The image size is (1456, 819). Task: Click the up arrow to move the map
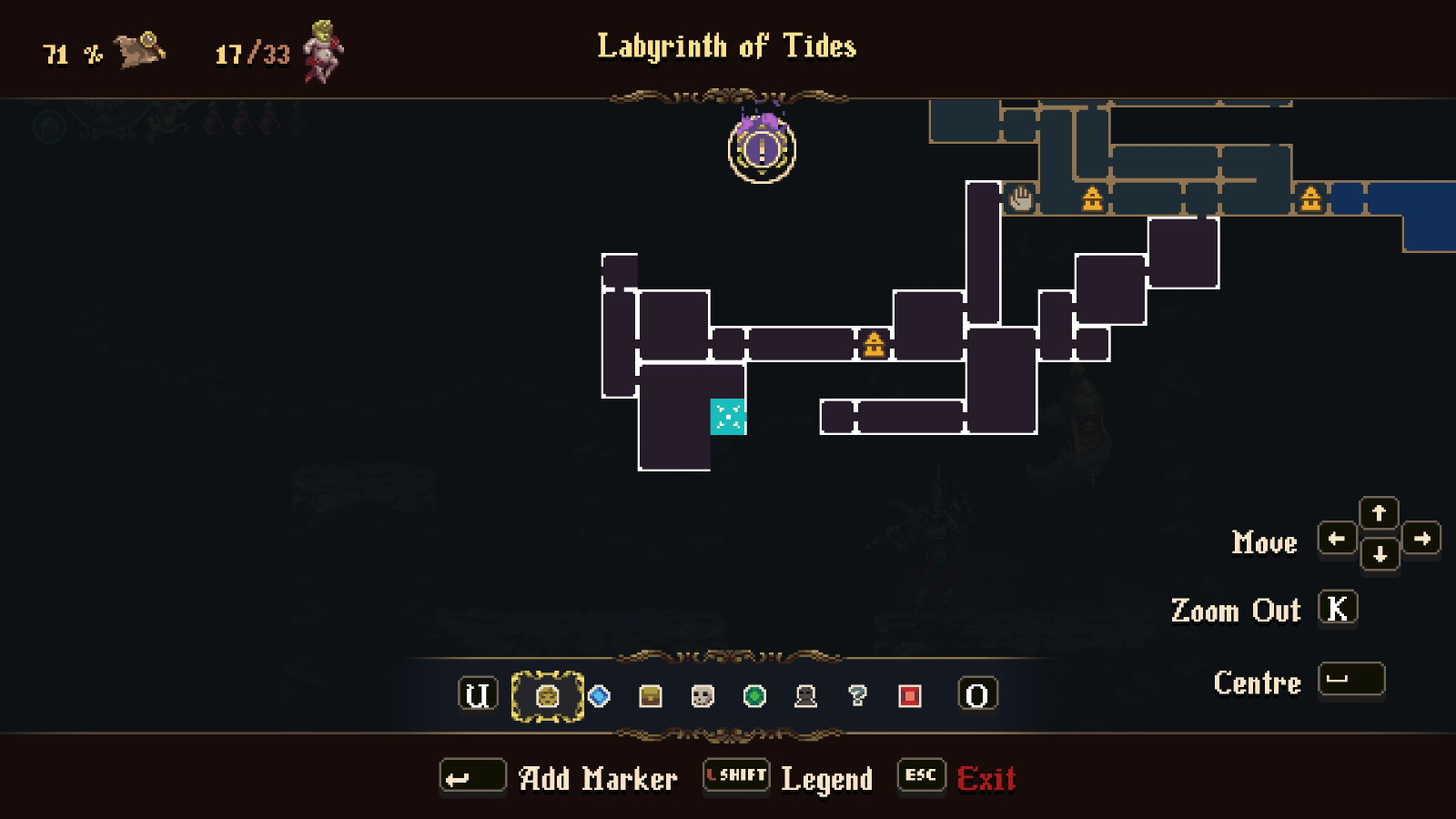(x=1380, y=513)
